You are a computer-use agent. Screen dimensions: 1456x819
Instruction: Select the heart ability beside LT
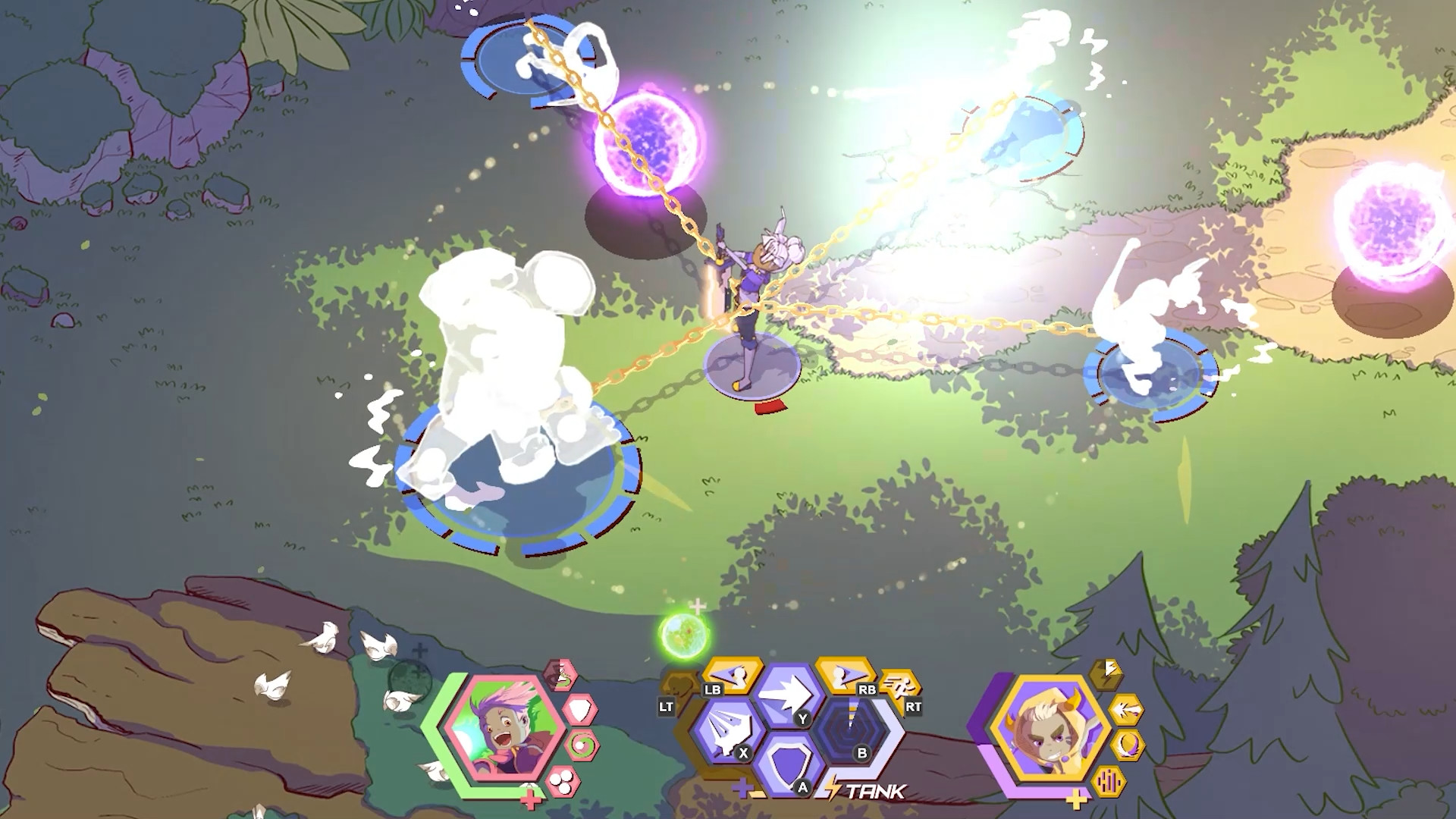[x=679, y=683]
